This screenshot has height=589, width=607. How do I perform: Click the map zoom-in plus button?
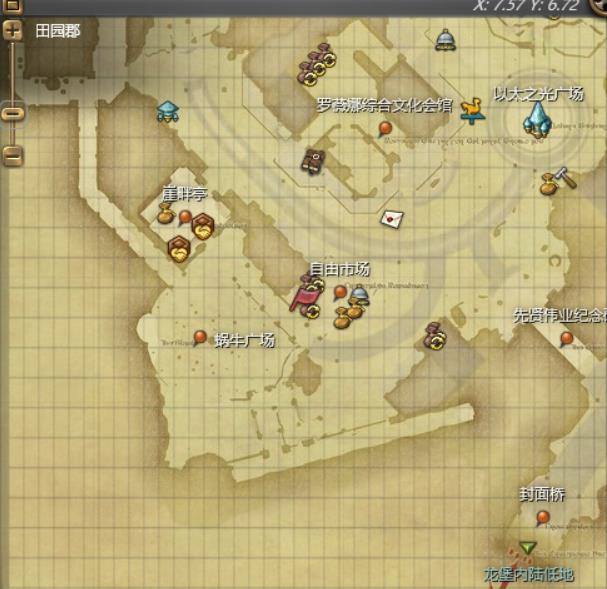point(13,31)
